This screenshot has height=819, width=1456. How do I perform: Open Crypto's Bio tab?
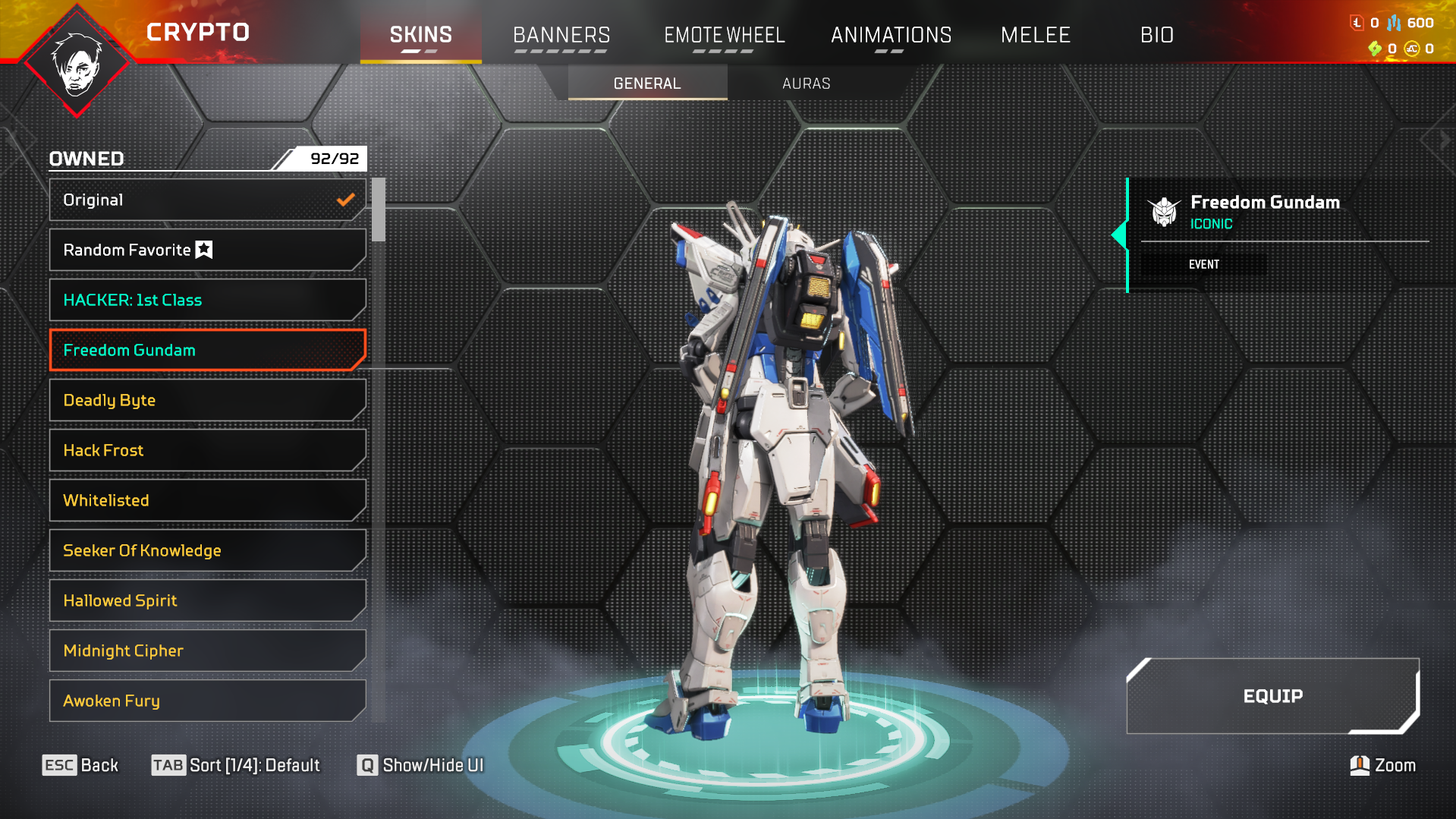(1156, 35)
